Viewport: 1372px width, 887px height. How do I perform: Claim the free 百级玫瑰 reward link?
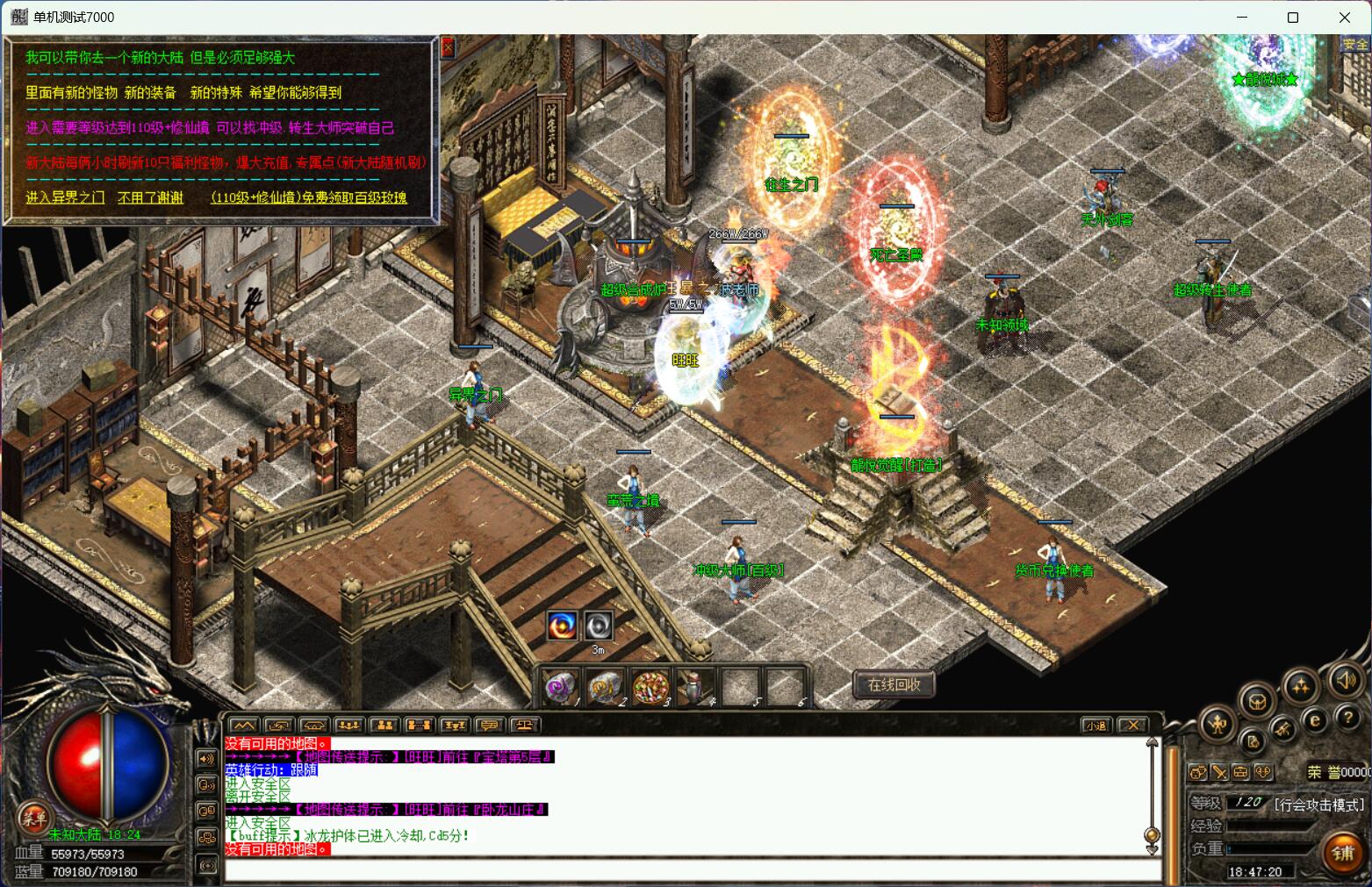pos(308,197)
